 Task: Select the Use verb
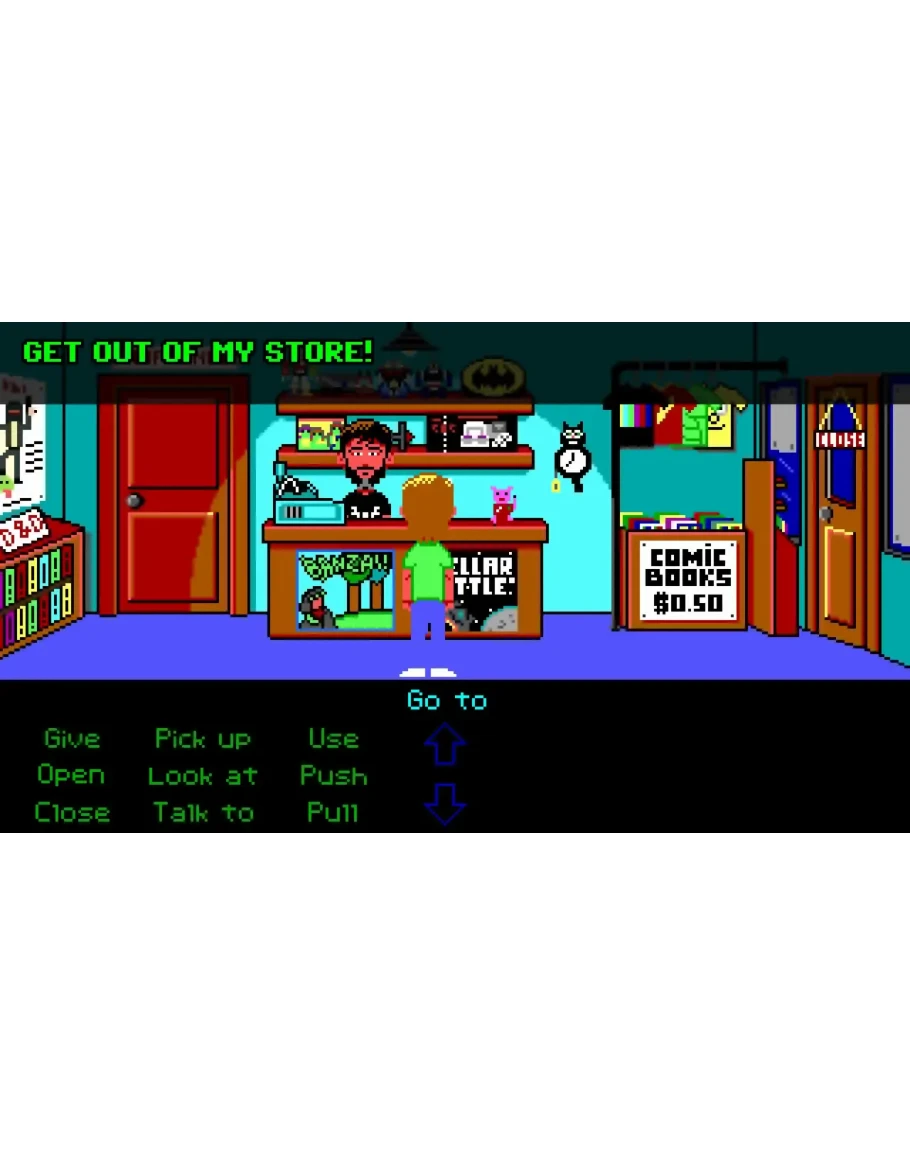pyautogui.click(x=333, y=739)
